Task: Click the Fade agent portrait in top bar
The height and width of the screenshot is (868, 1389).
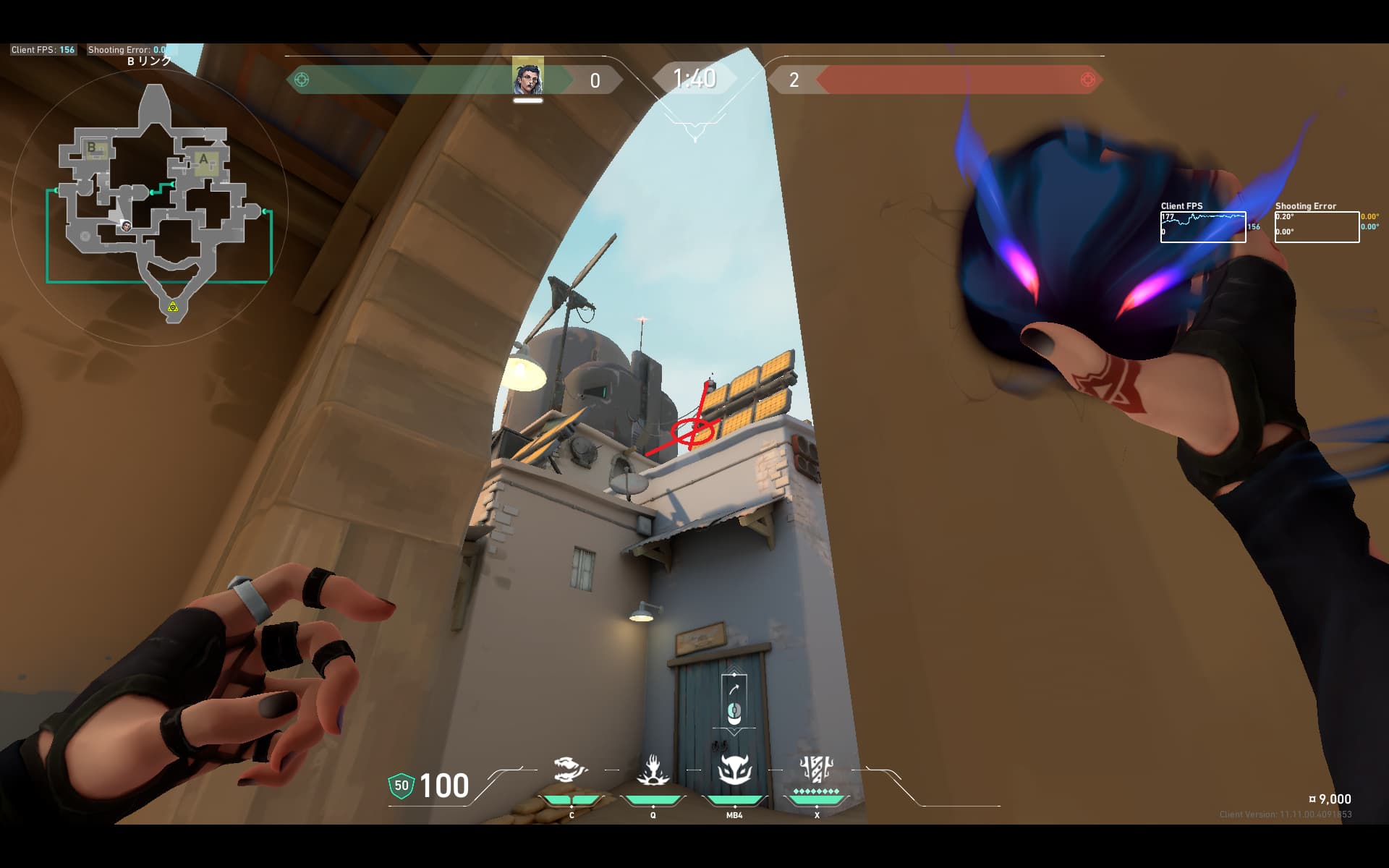Action: tap(527, 78)
